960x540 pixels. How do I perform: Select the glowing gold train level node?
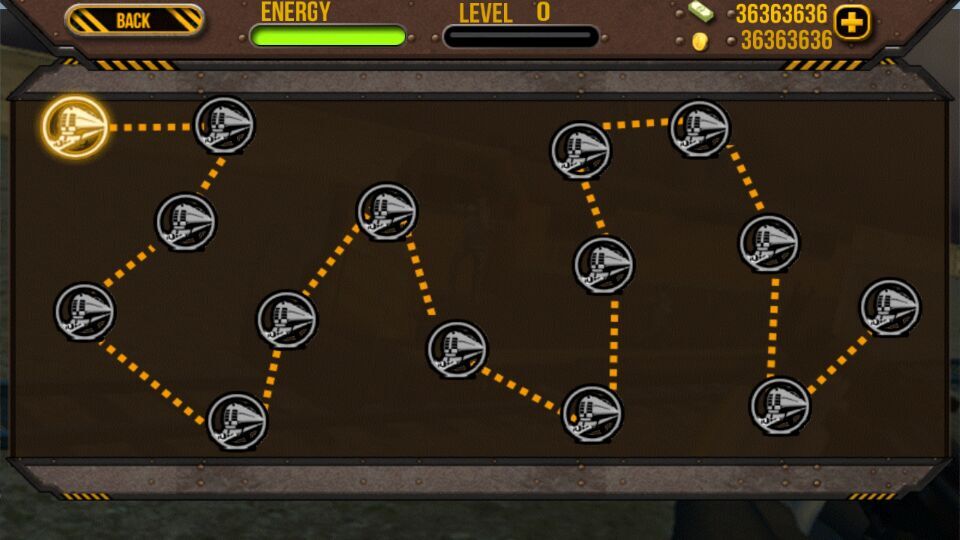pos(75,127)
